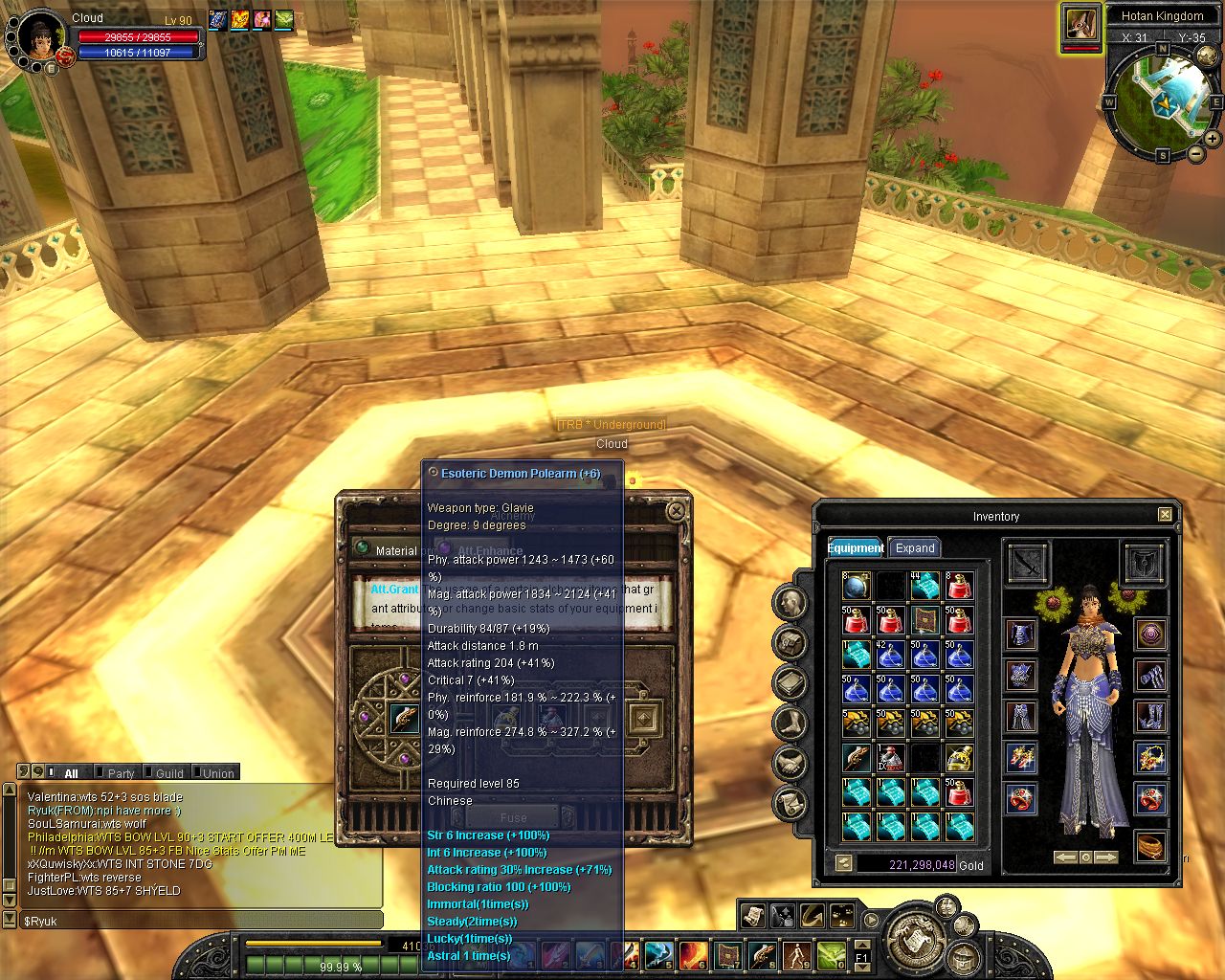Zoom out the minimap

pos(1195,154)
